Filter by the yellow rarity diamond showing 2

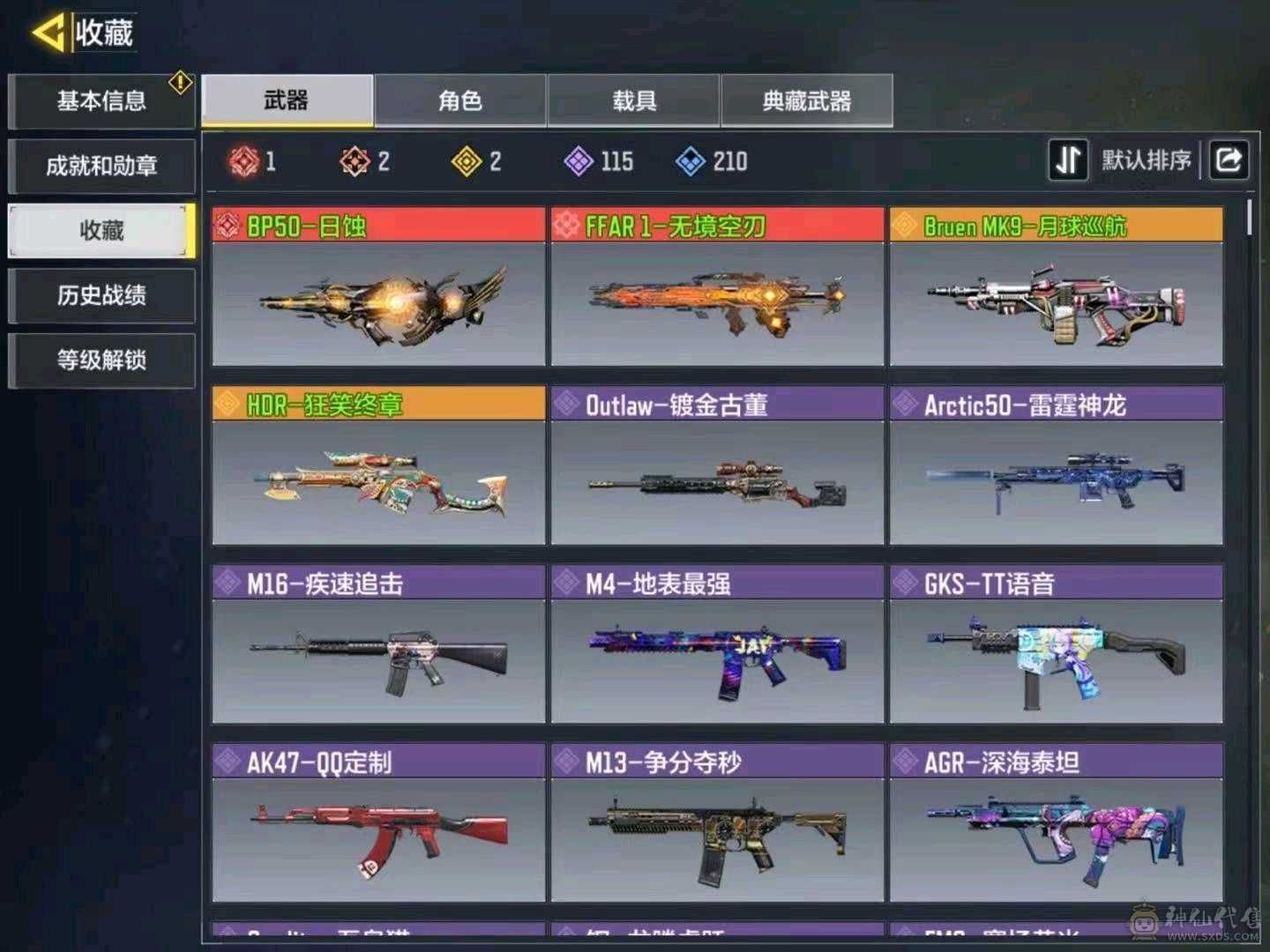click(465, 161)
